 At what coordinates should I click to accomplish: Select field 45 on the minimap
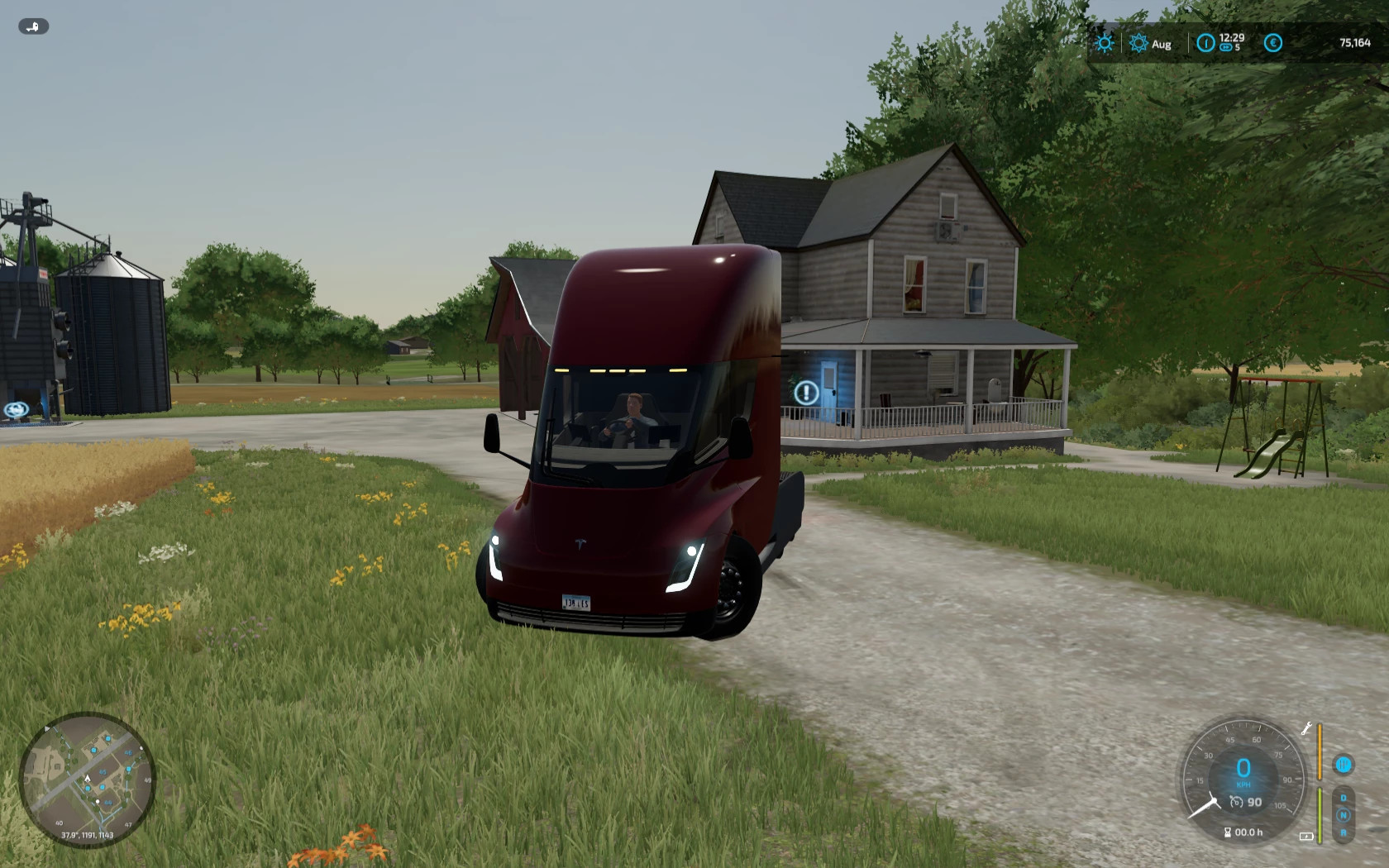coord(103,771)
